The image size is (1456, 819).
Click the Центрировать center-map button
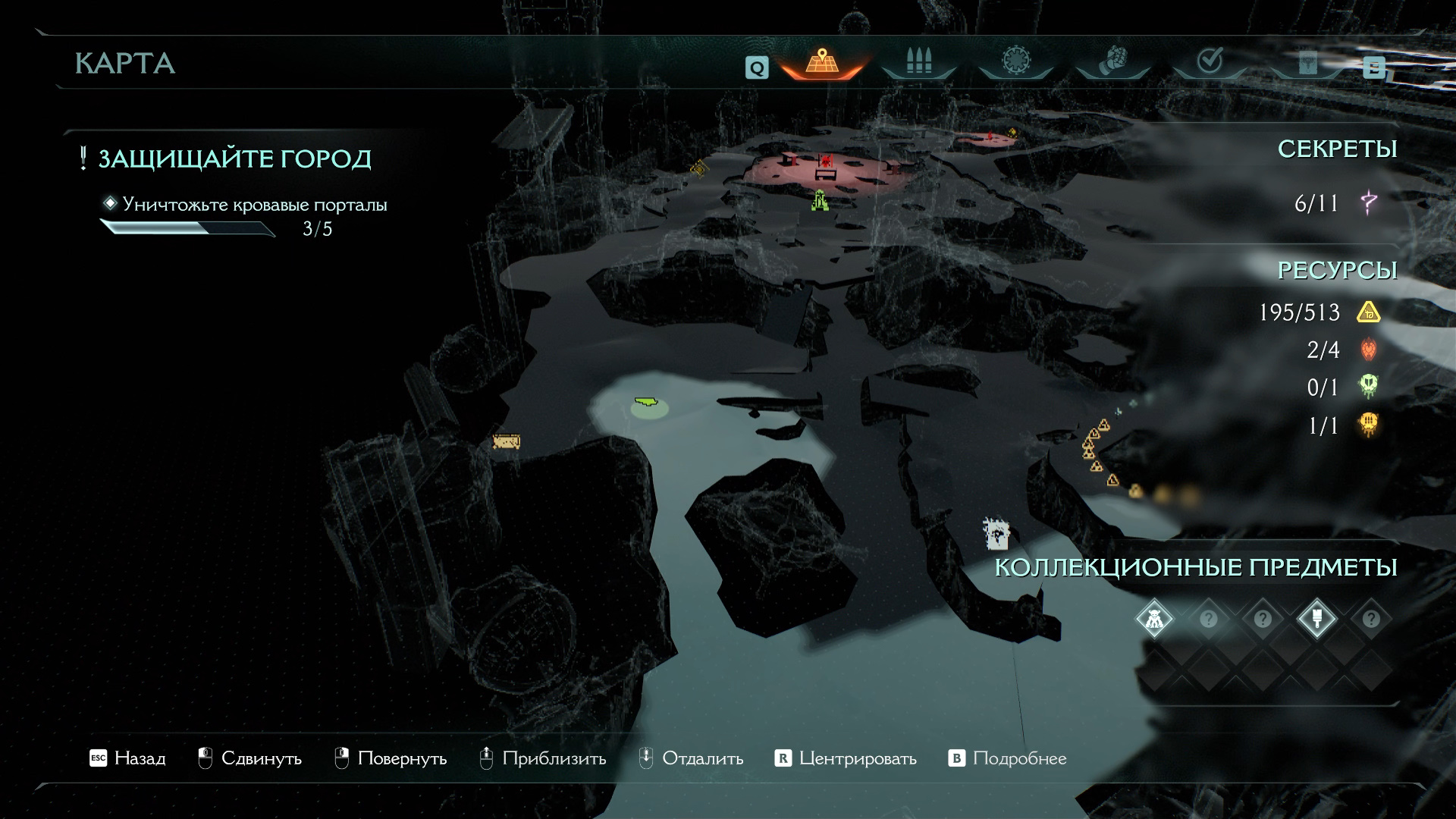[x=846, y=758]
